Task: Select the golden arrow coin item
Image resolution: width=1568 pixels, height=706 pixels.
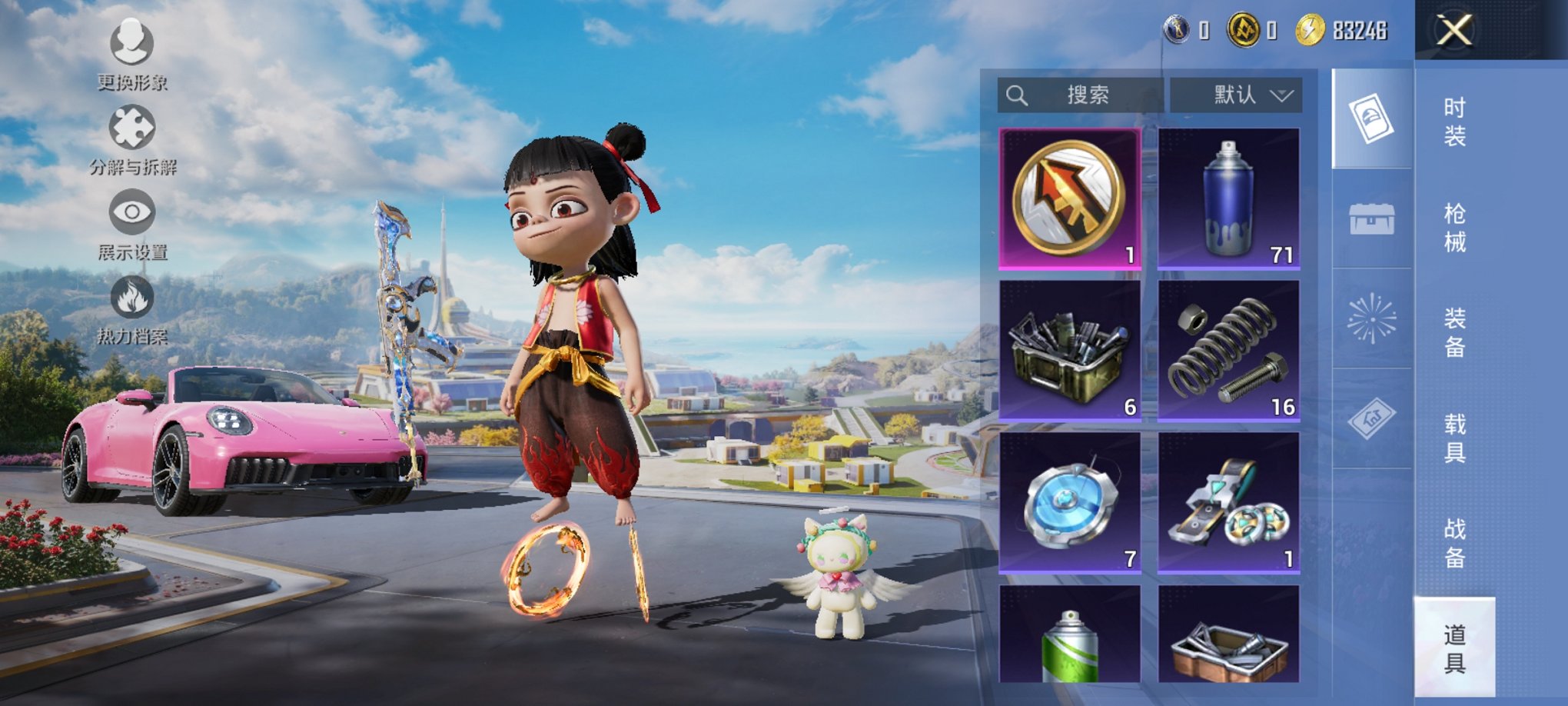Action: (1069, 198)
